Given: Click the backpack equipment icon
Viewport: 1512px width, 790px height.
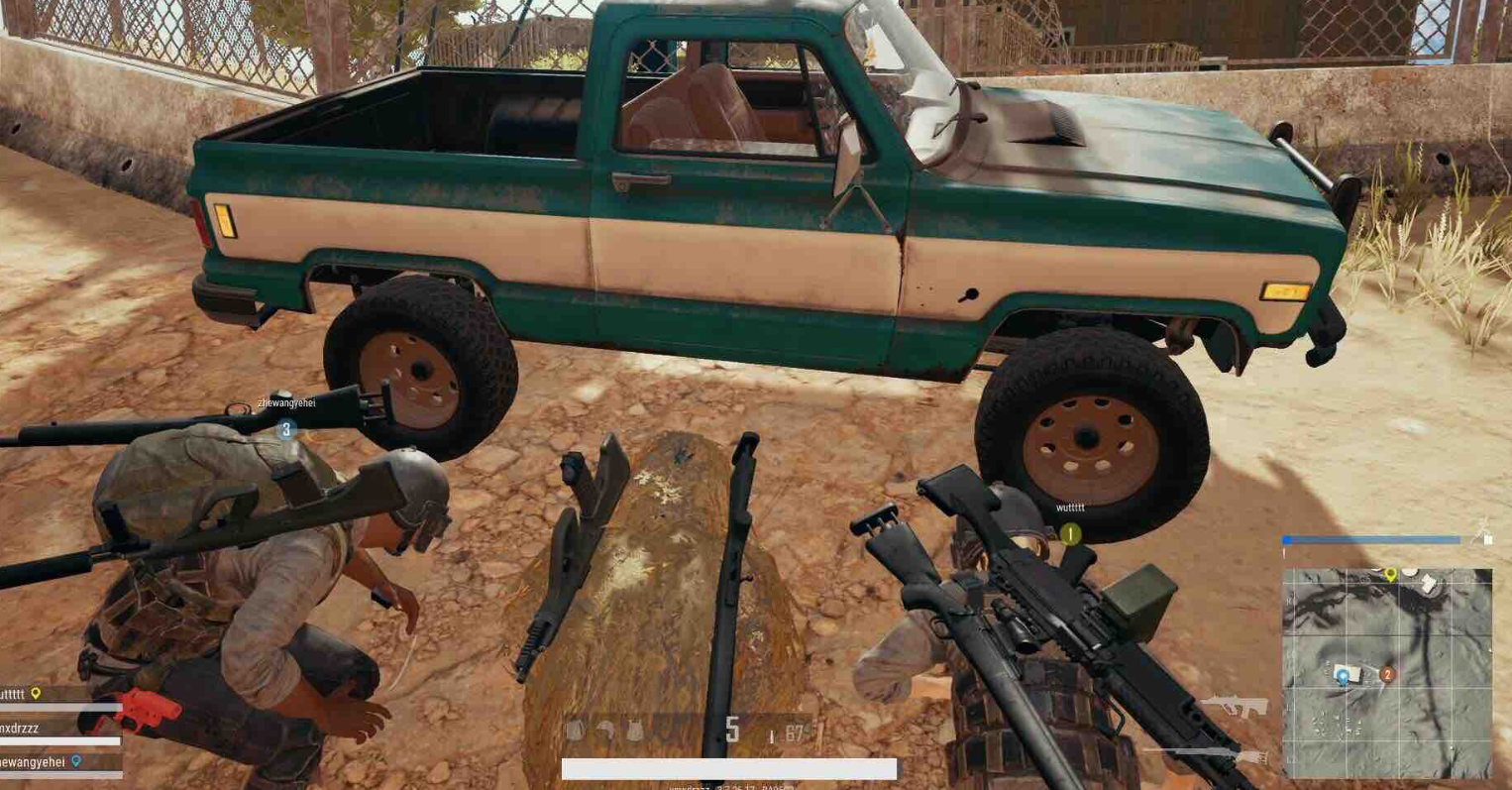Looking at the screenshot, I should 576,732.
